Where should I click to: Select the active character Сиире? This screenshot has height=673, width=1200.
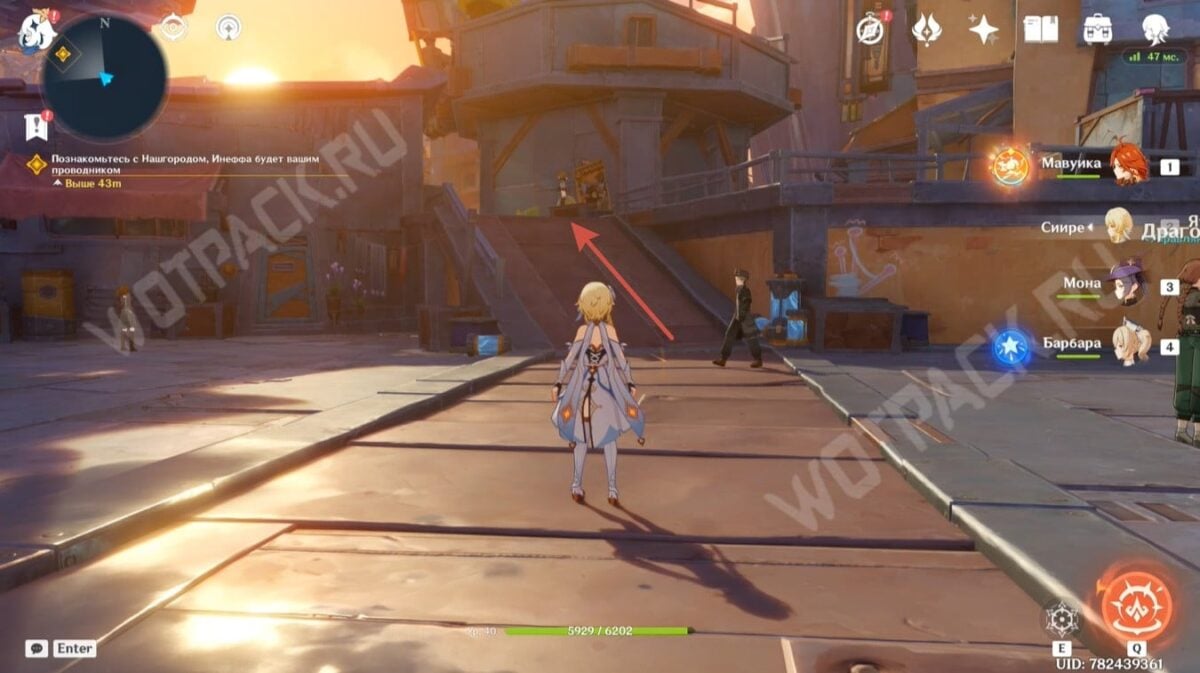click(1117, 226)
